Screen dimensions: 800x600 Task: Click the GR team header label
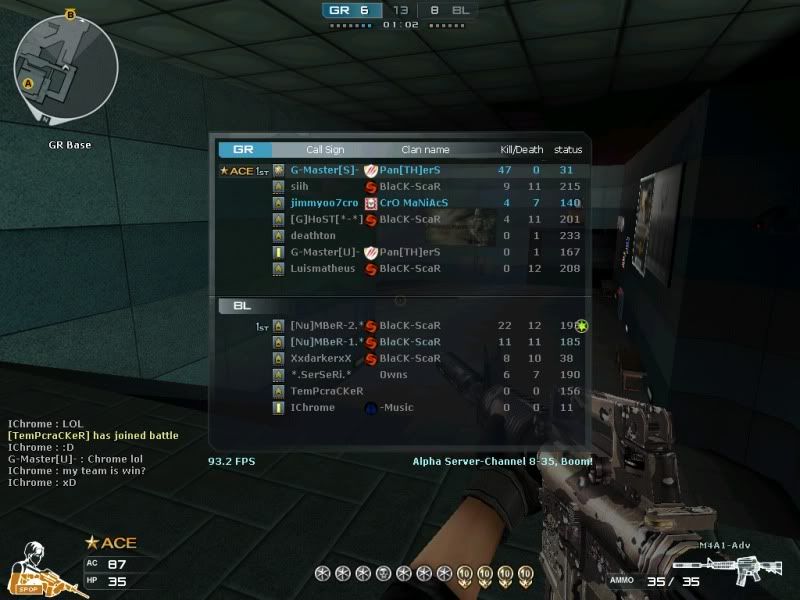click(x=243, y=150)
